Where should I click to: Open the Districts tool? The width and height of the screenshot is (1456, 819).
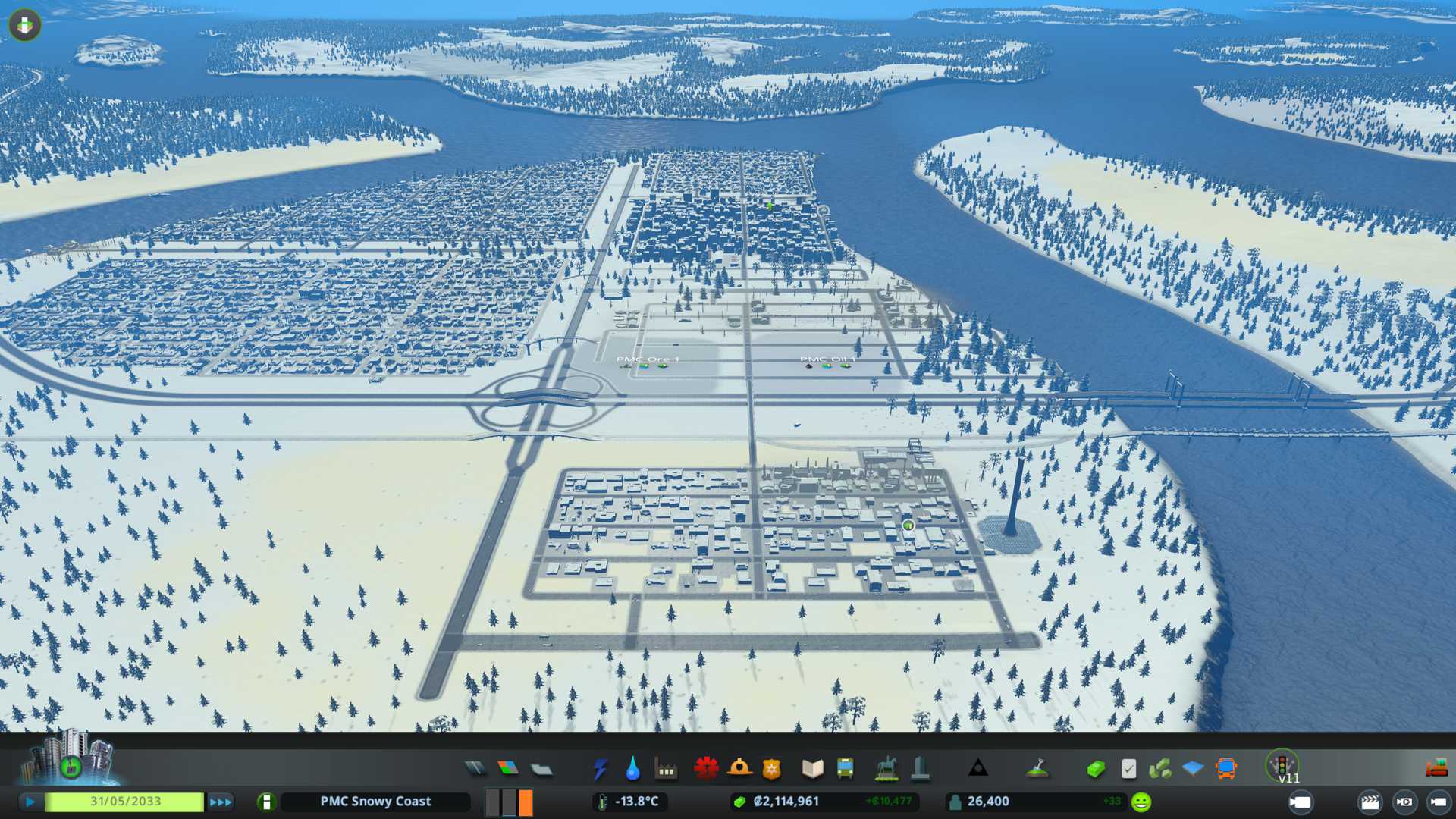click(x=541, y=769)
